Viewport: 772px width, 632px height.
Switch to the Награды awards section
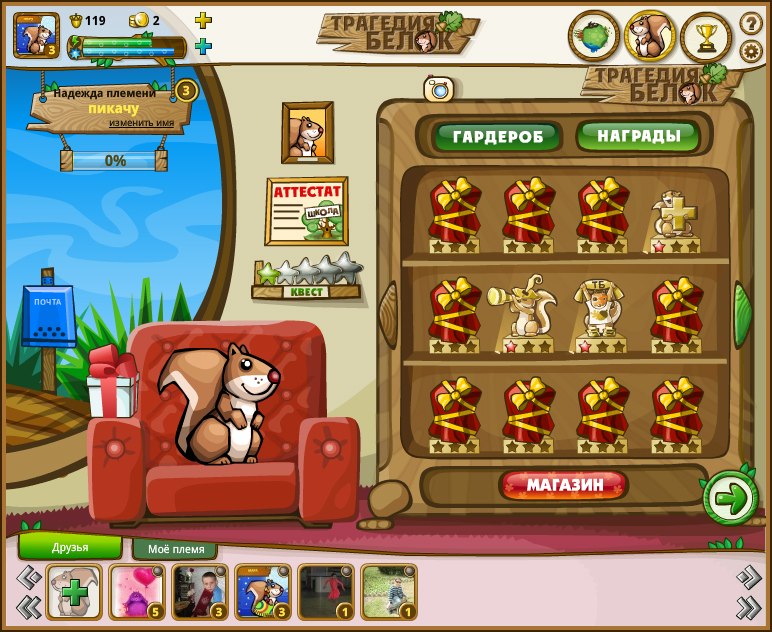(x=638, y=136)
